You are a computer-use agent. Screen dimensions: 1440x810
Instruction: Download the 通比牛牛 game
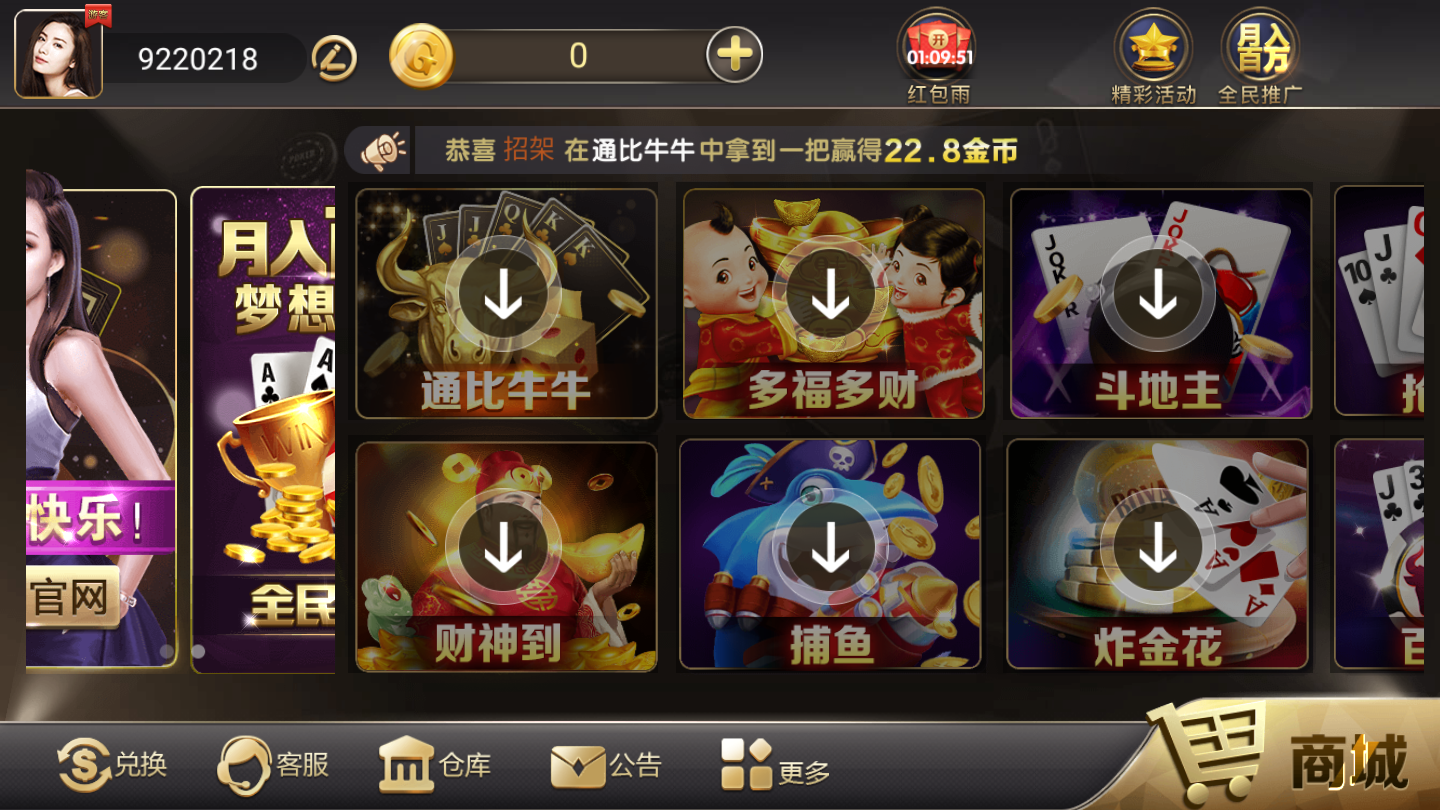pyautogui.click(x=505, y=295)
